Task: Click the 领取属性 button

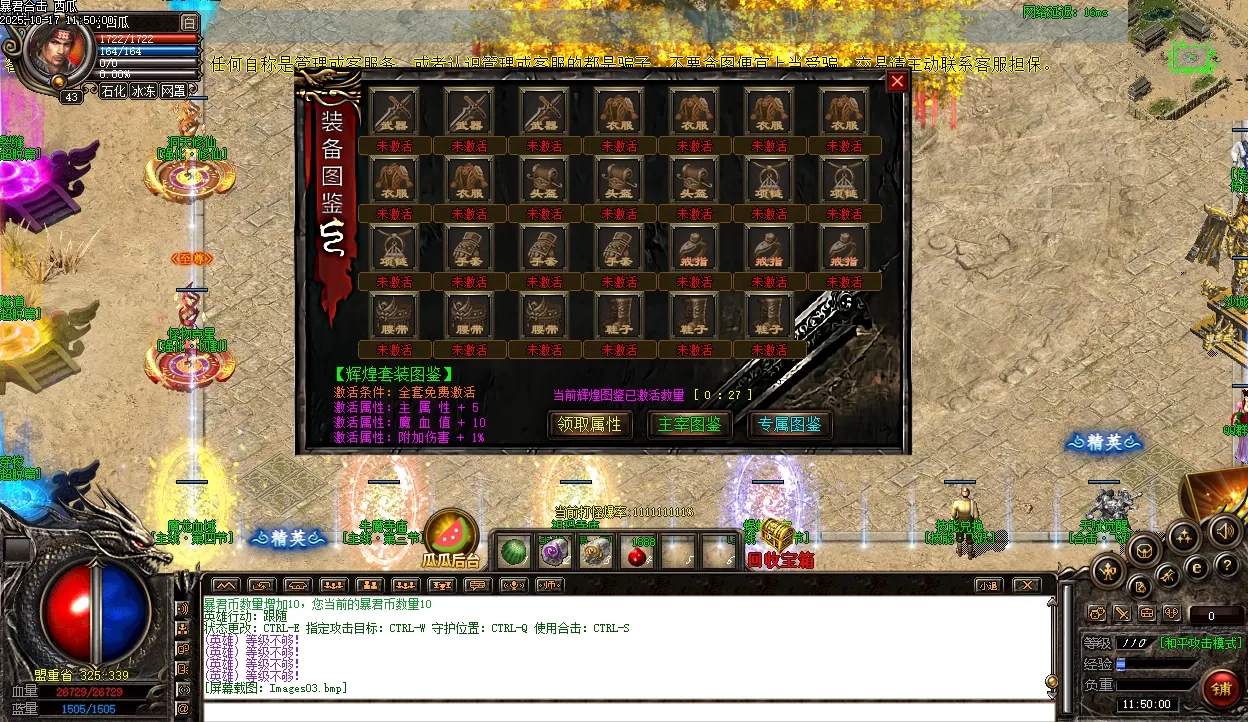Action: click(591, 425)
